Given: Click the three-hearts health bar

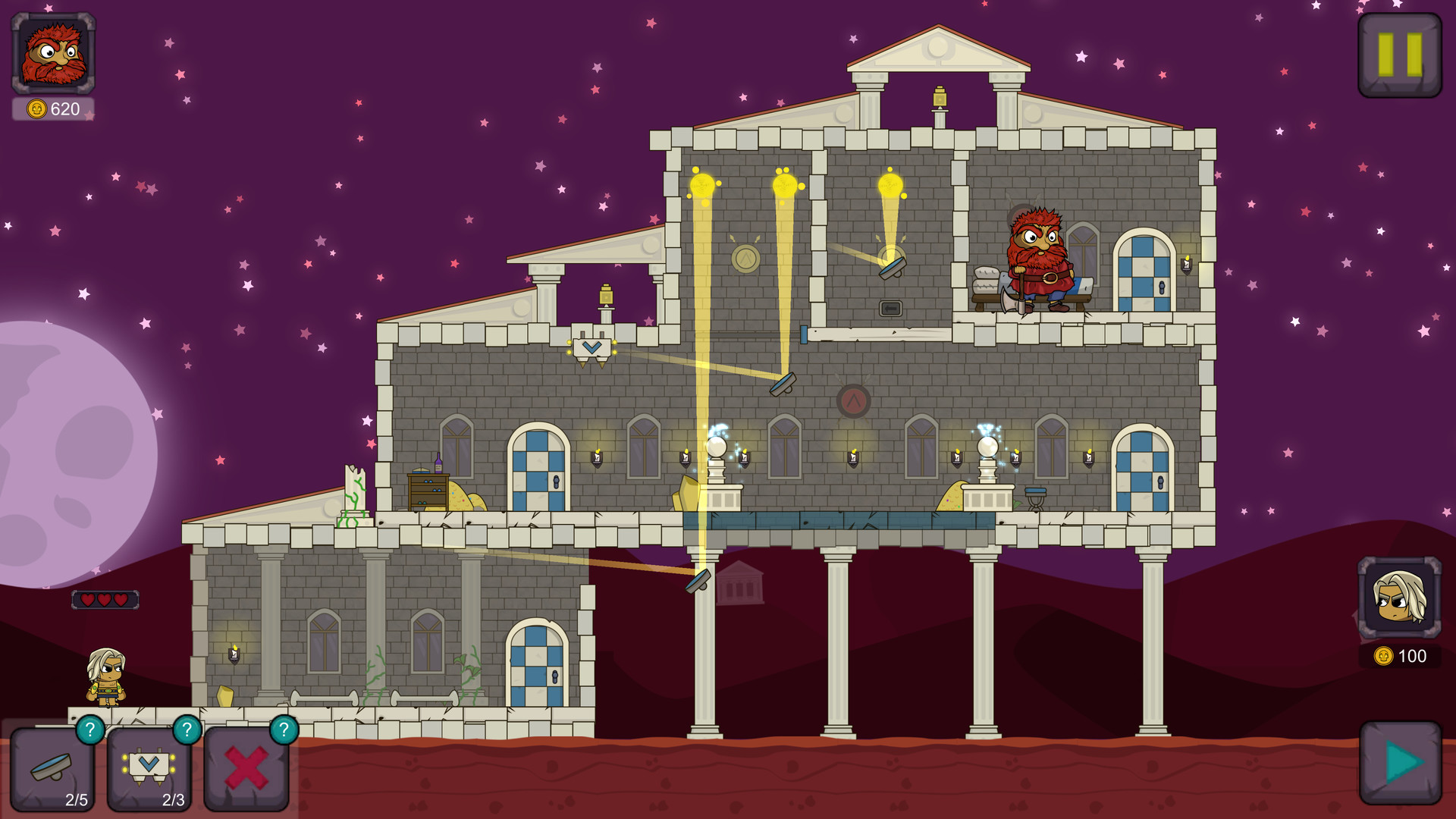Looking at the screenshot, I should [105, 599].
